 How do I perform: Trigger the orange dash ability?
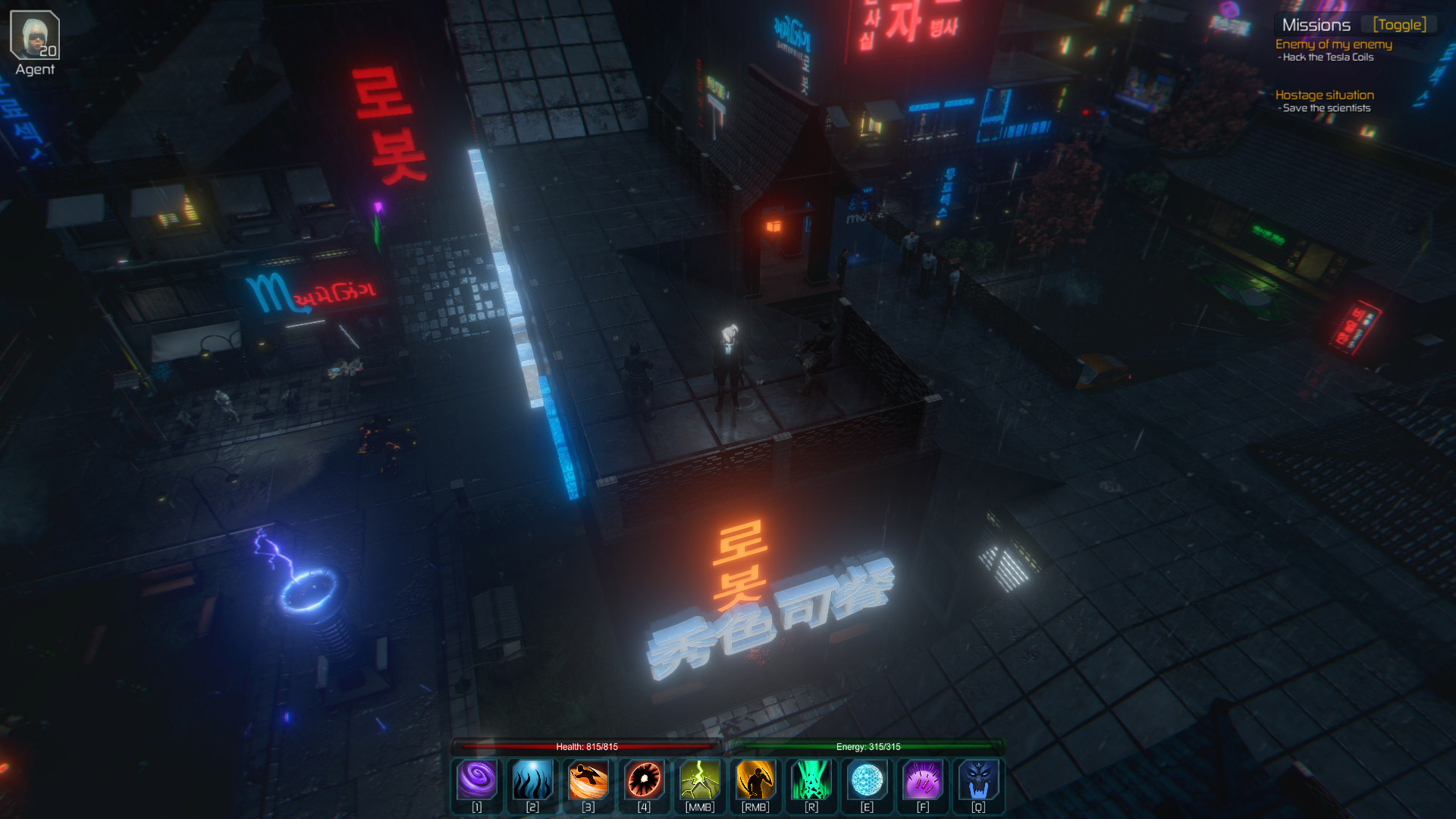pos(588,780)
